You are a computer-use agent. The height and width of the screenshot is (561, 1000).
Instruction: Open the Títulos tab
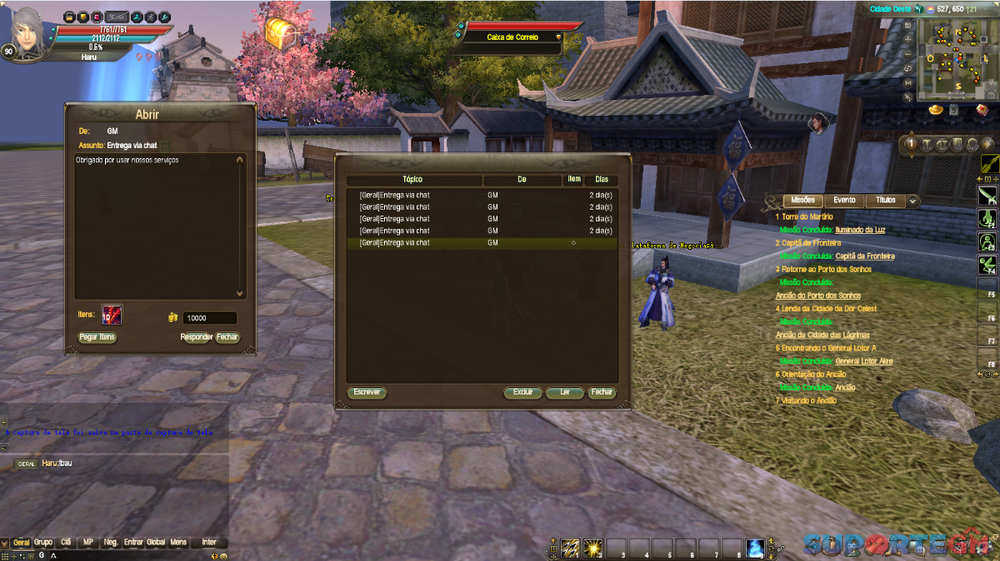[885, 200]
